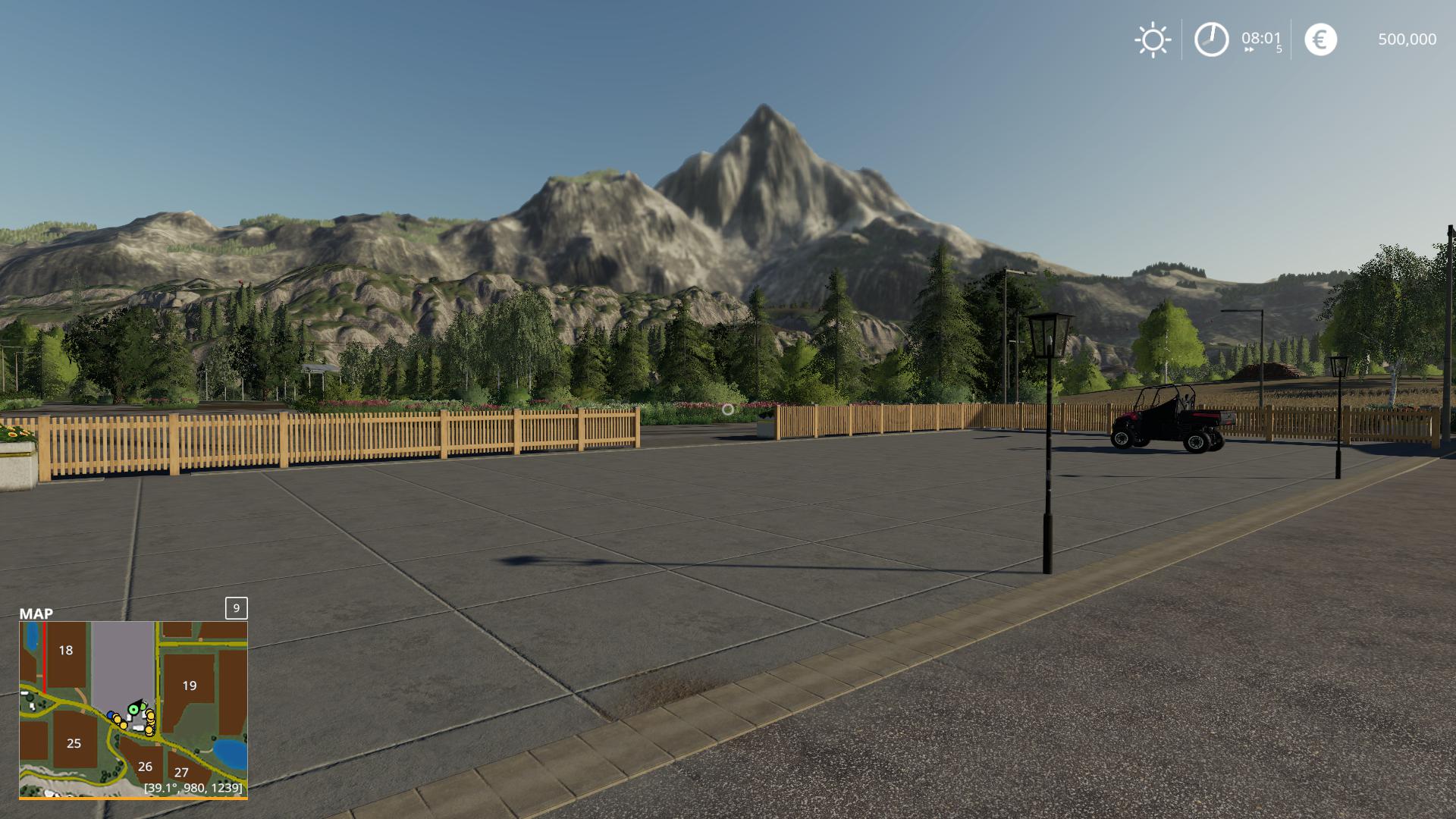Pick field 27 on the minimap

(181, 773)
